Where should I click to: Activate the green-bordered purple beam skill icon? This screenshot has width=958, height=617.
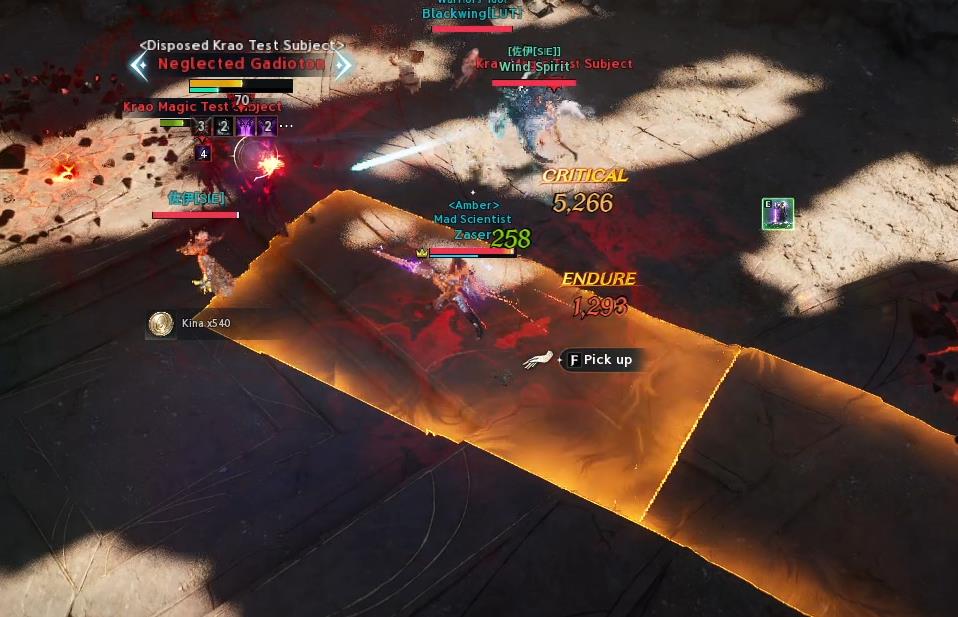[777, 214]
